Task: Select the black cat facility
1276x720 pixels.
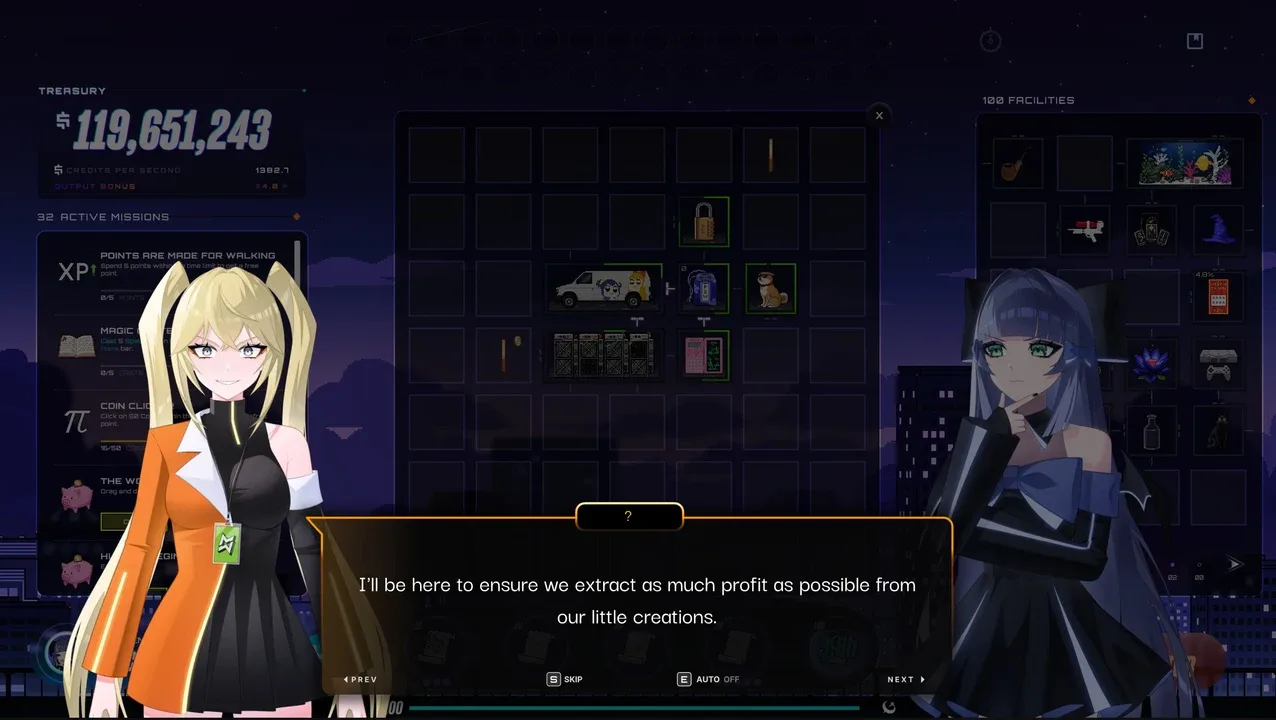Action: tap(1218, 429)
